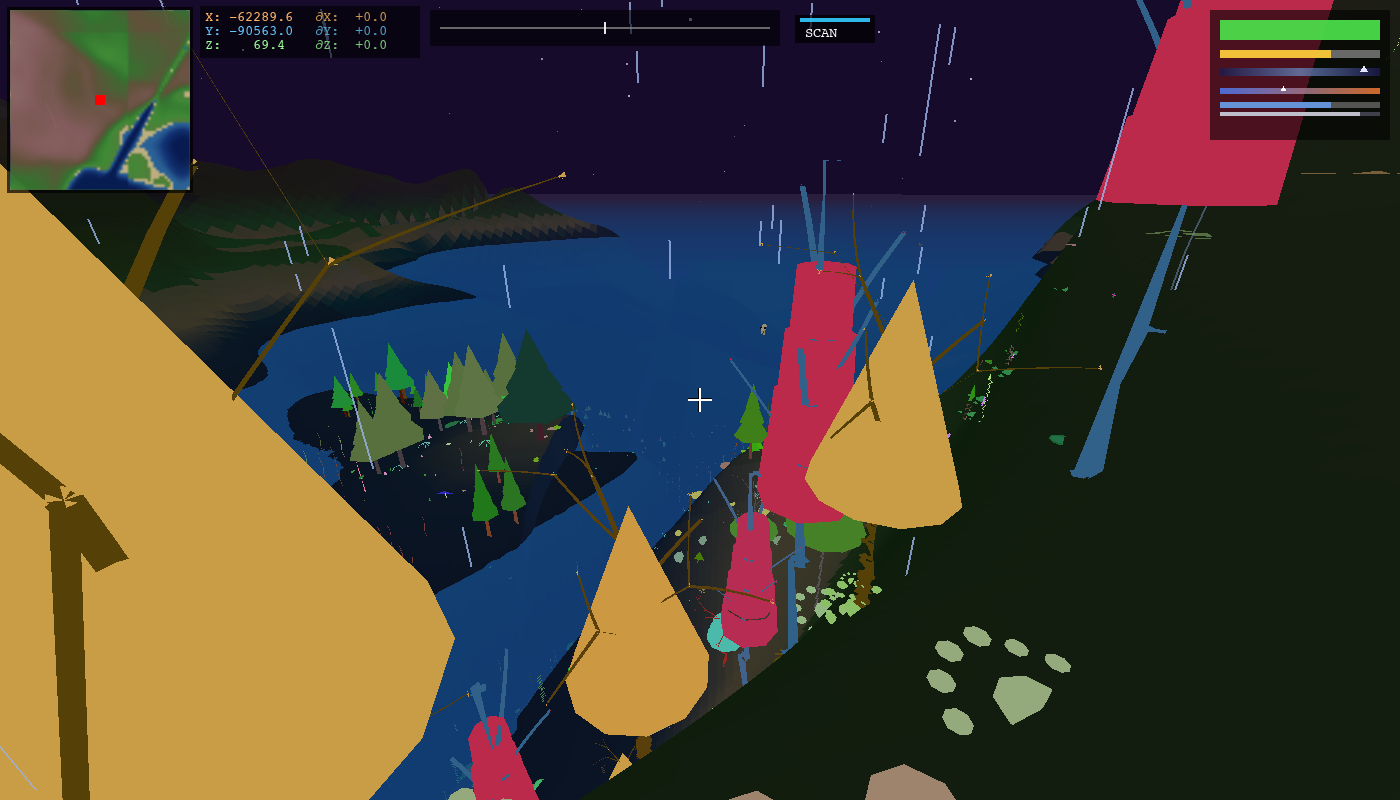Click the green status bar in the gauge panel

coord(1300,30)
